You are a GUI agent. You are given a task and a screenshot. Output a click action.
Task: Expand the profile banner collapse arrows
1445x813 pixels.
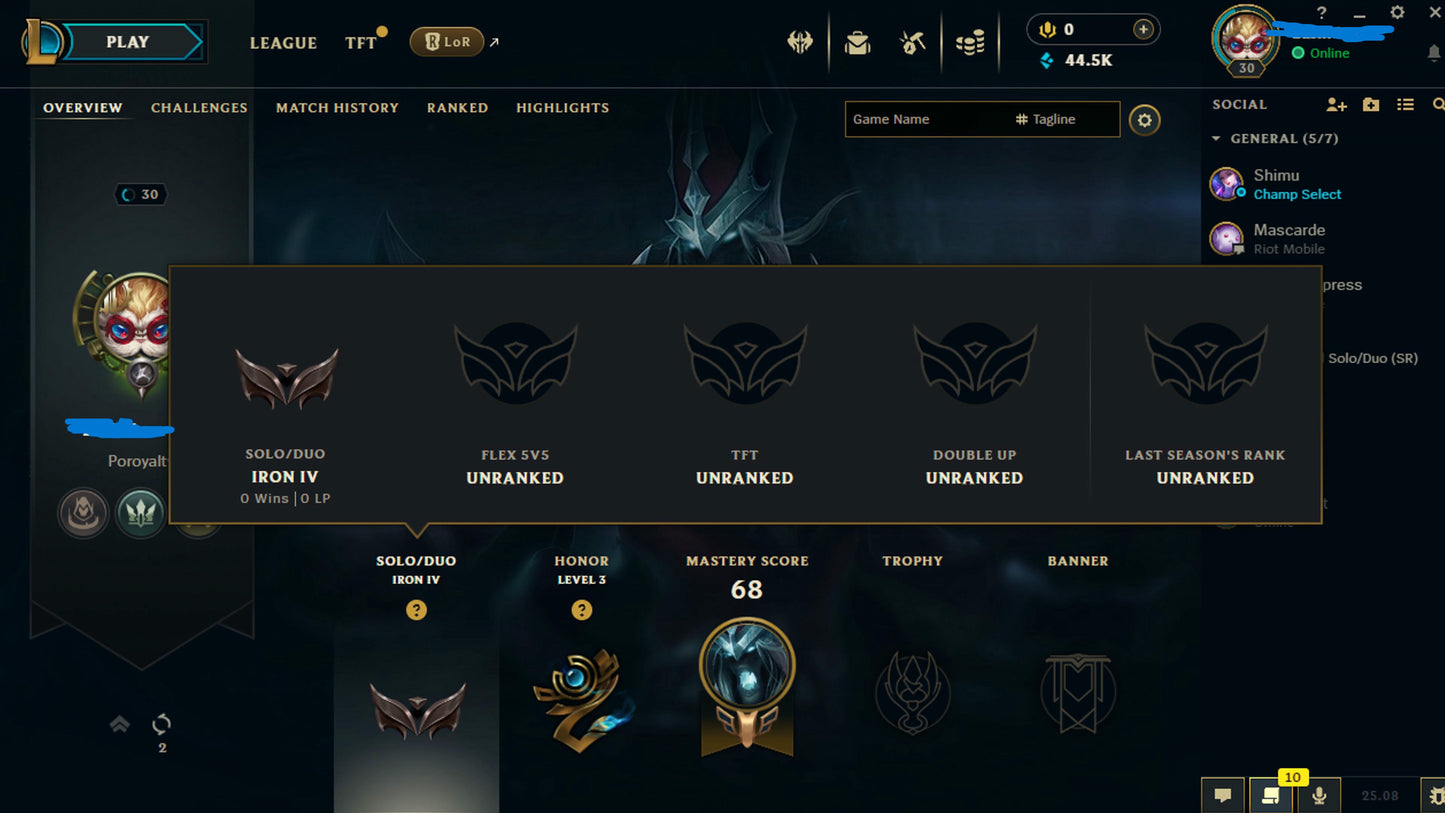pyautogui.click(x=120, y=723)
